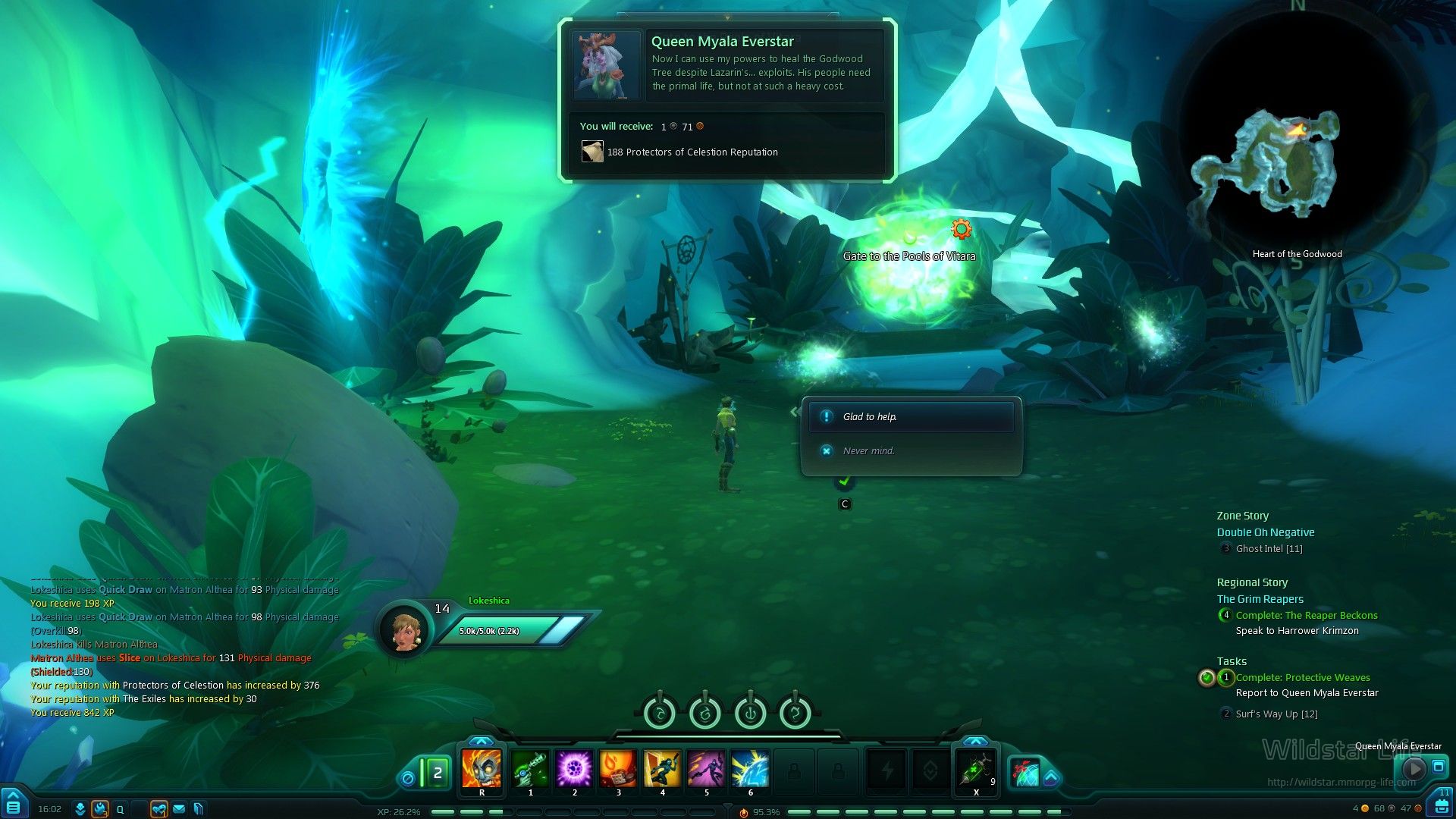Use the green pistol ability in slot 1
Image resolution: width=1456 pixels, height=819 pixels.
tap(530, 768)
